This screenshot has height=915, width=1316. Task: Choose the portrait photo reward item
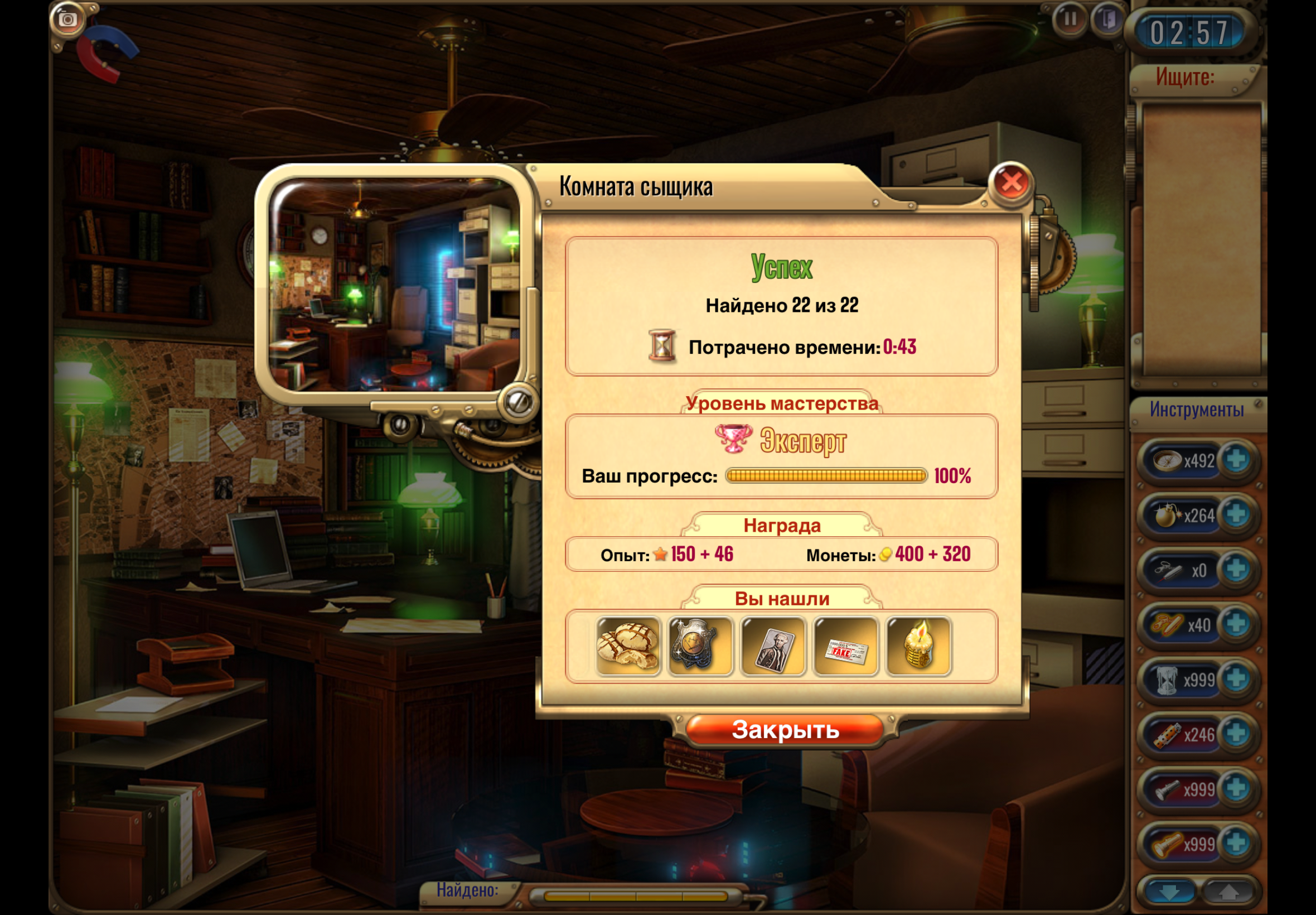773,647
